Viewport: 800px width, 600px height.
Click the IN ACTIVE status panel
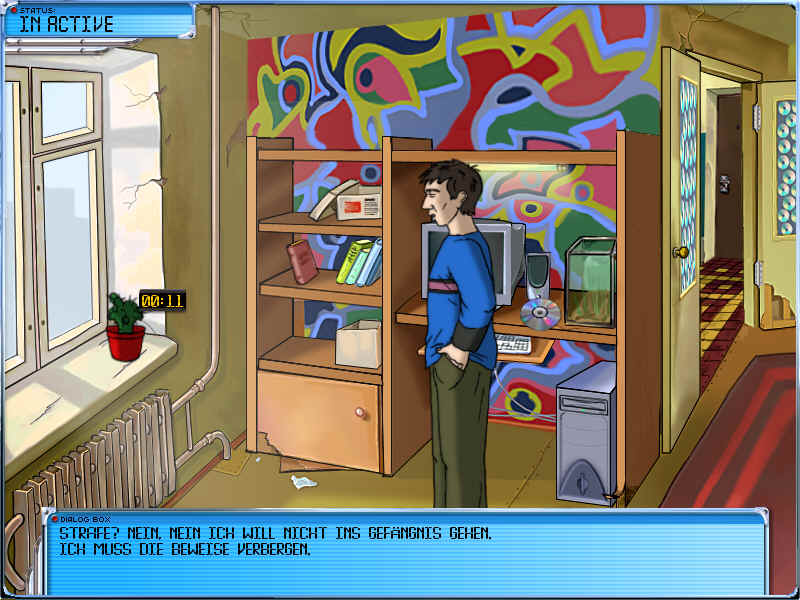tap(97, 22)
